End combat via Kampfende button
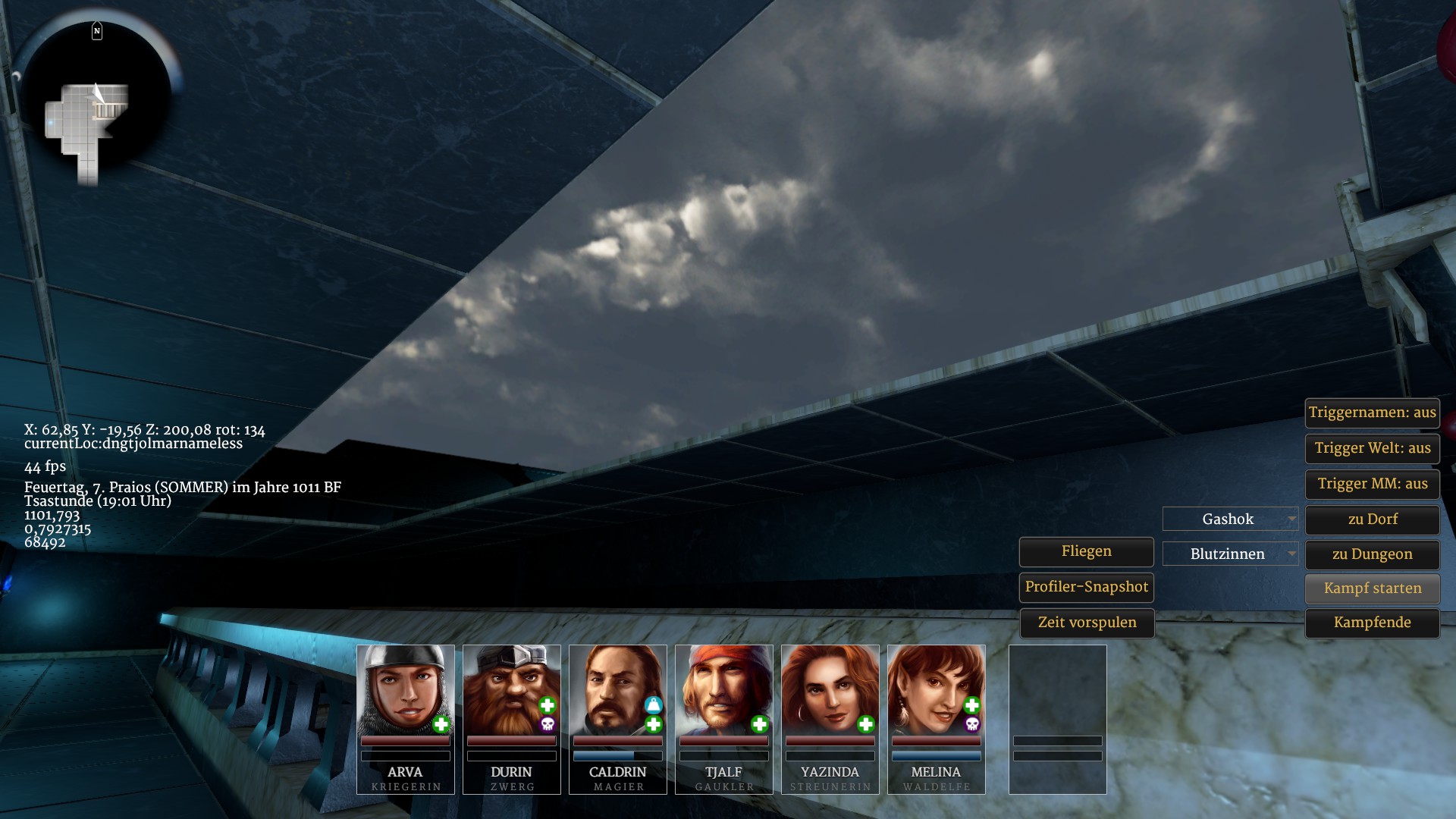Viewport: 1456px width, 819px height. pos(1372,623)
